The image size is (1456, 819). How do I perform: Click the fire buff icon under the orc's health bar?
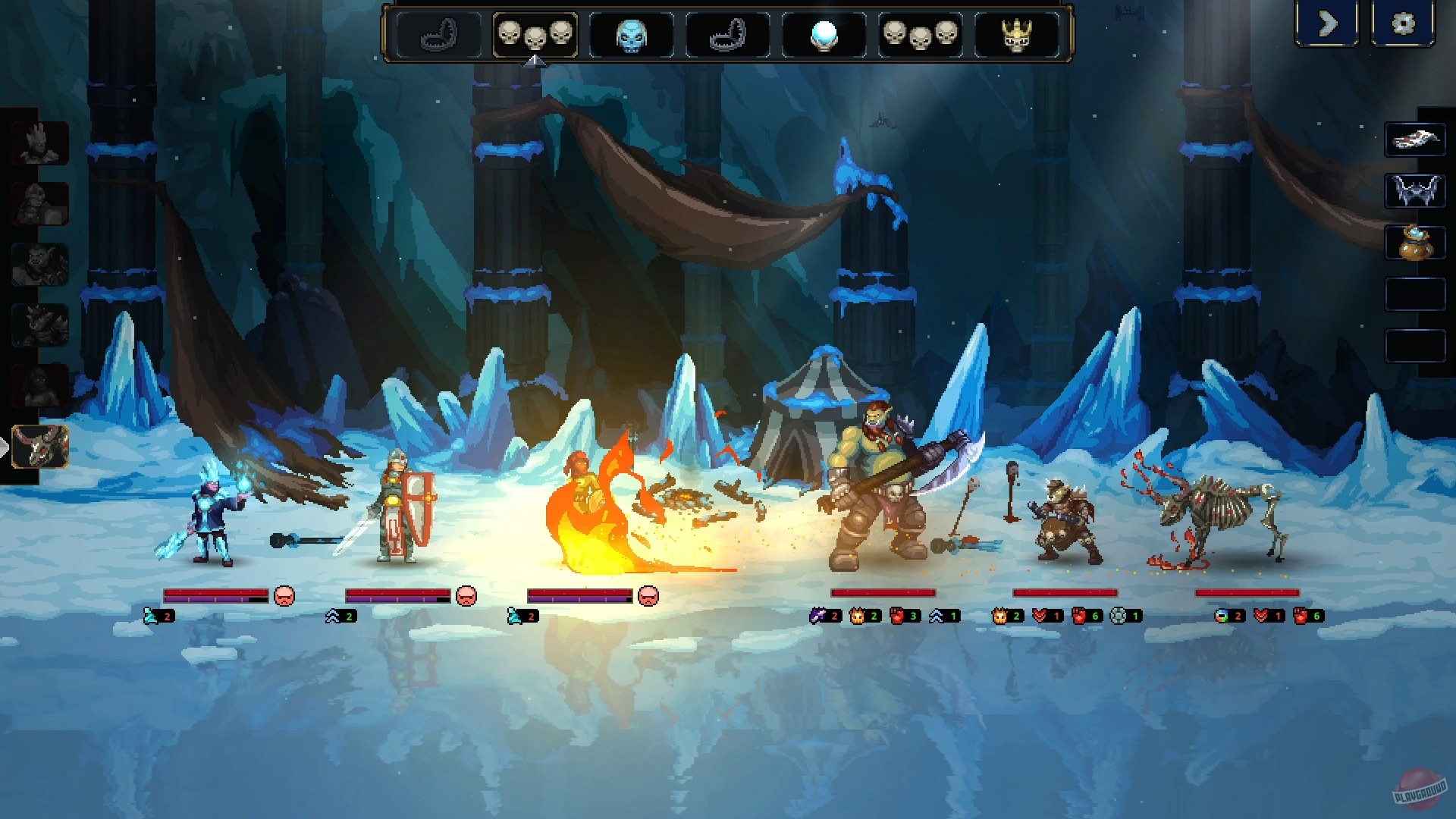point(858,616)
